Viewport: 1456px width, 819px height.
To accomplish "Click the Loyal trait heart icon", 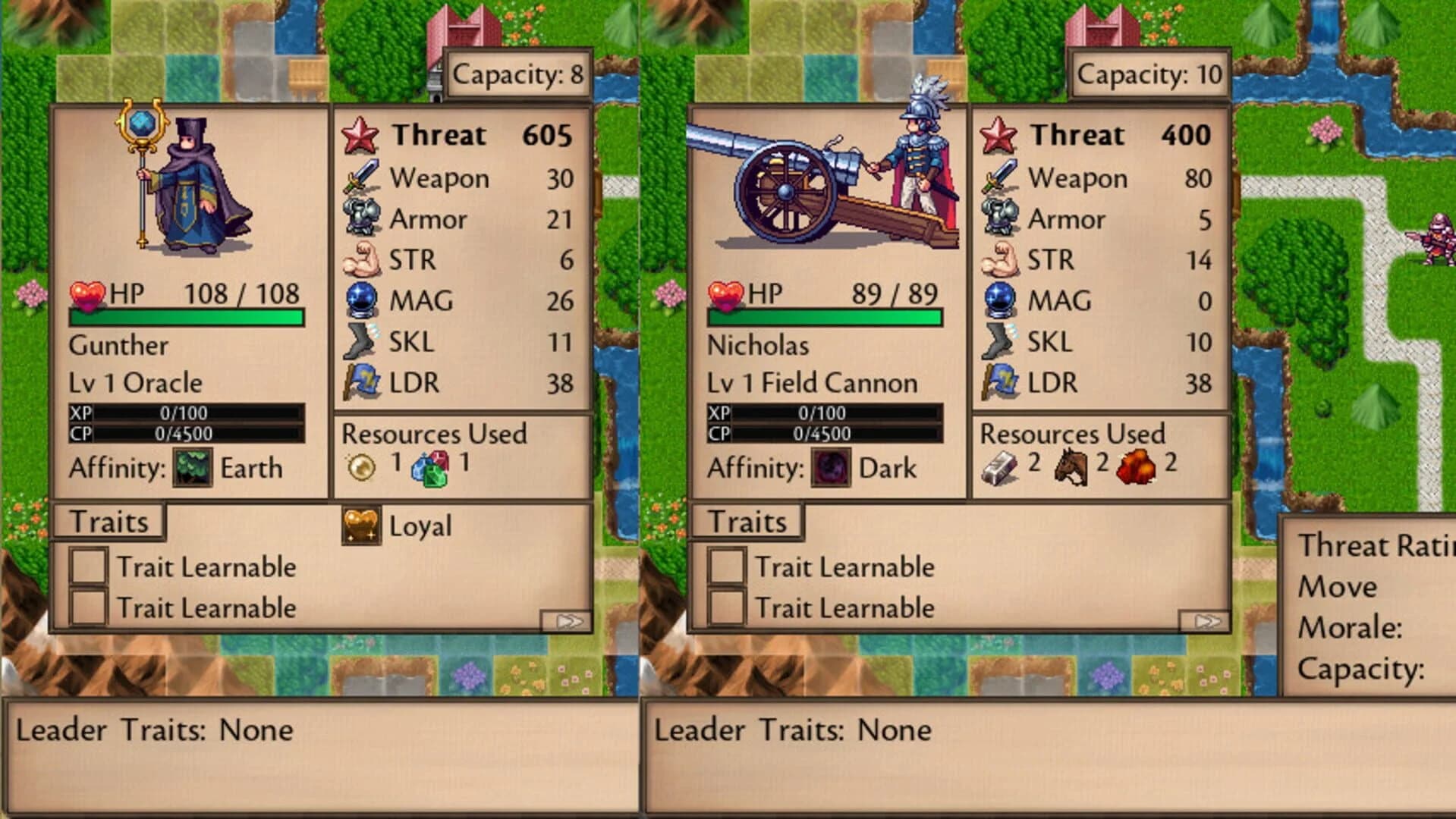I will [x=360, y=525].
